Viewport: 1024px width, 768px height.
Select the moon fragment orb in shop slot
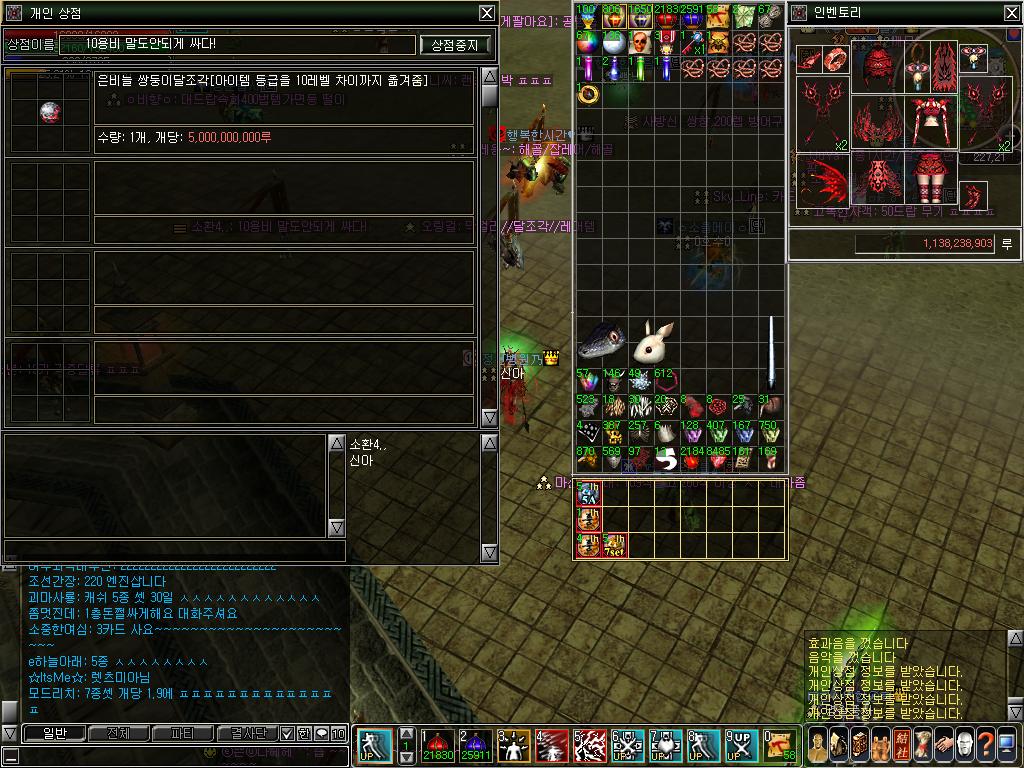[x=51, y=112]
